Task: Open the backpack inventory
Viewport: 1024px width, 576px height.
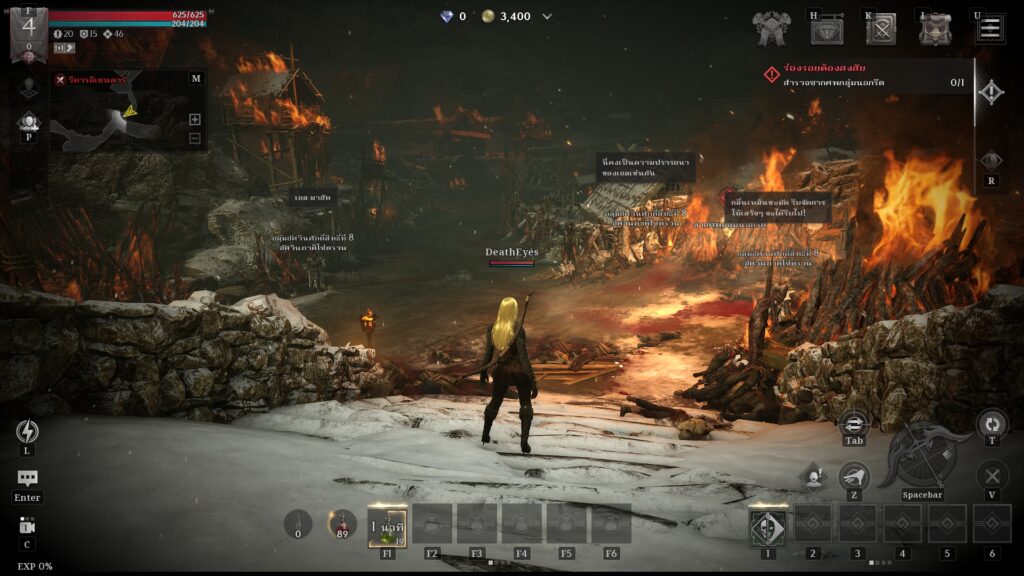Action: click(935, 29)
